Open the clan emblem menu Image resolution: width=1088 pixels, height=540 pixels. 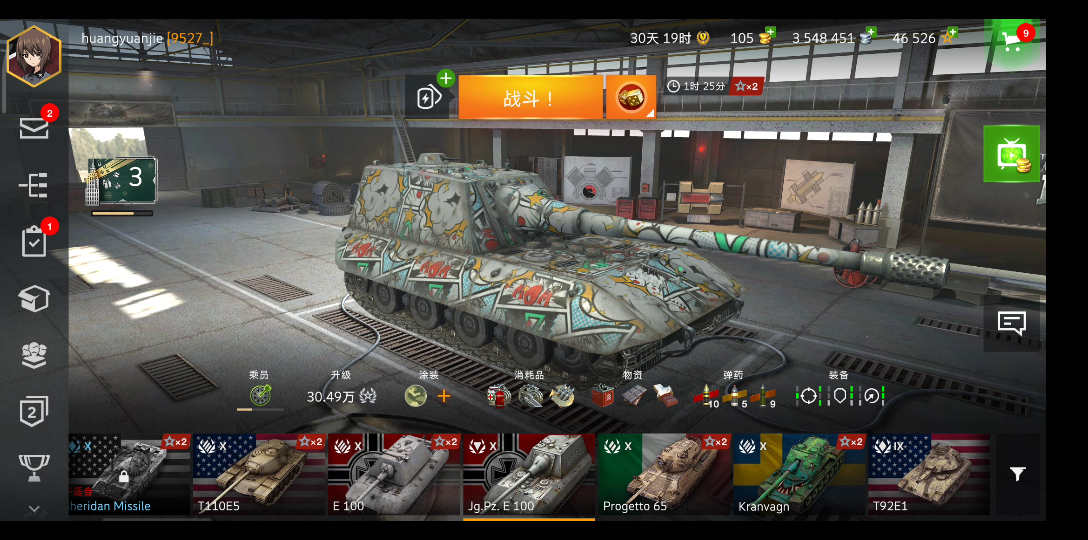pyautogui.click(x=34, y=355)
